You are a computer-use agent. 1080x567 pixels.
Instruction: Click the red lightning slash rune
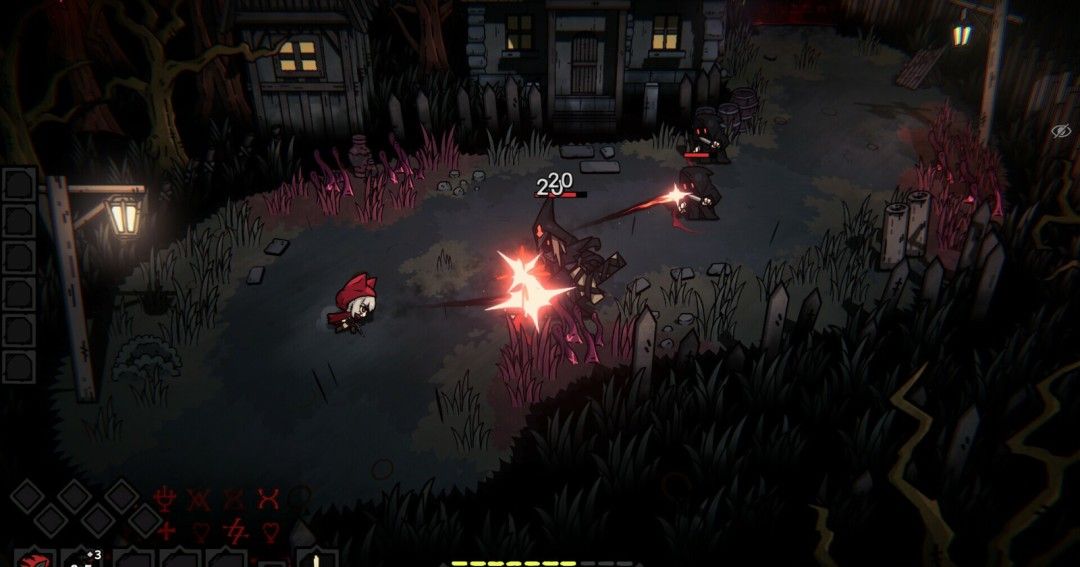click(x=234, y=530)
